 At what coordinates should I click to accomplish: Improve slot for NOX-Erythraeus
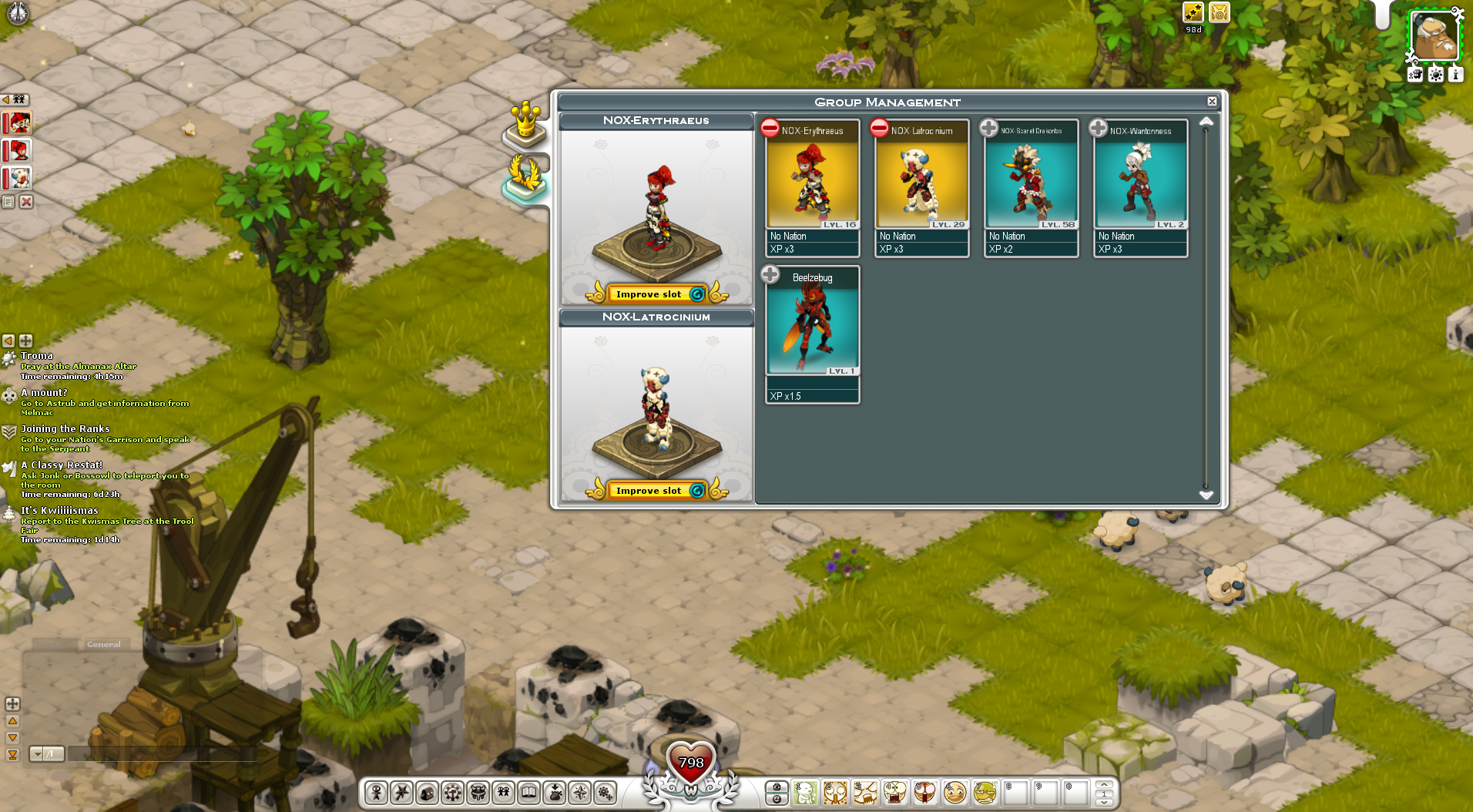coord(649,294)
